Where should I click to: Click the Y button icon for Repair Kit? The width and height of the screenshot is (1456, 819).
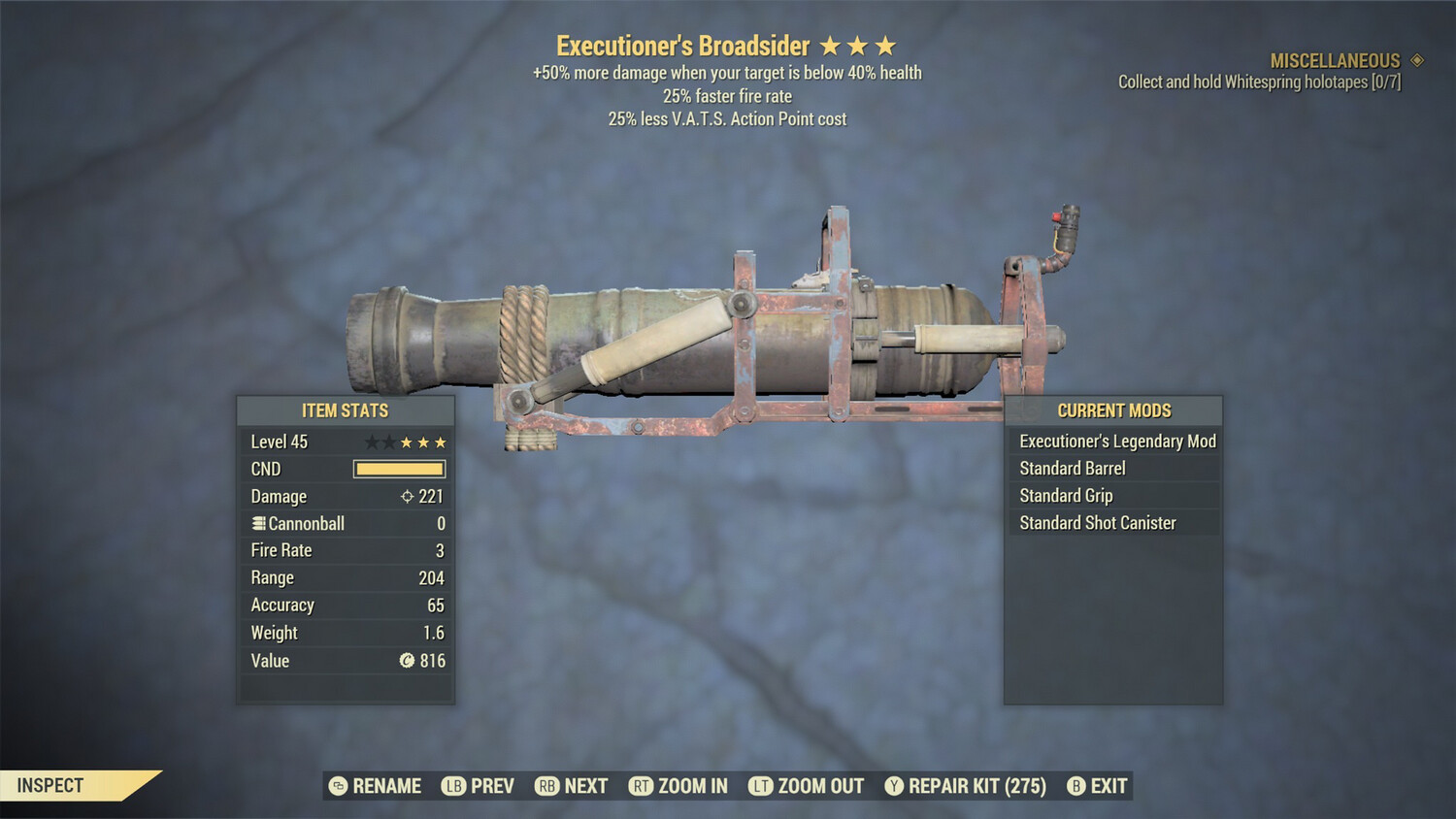click(893, 786)
